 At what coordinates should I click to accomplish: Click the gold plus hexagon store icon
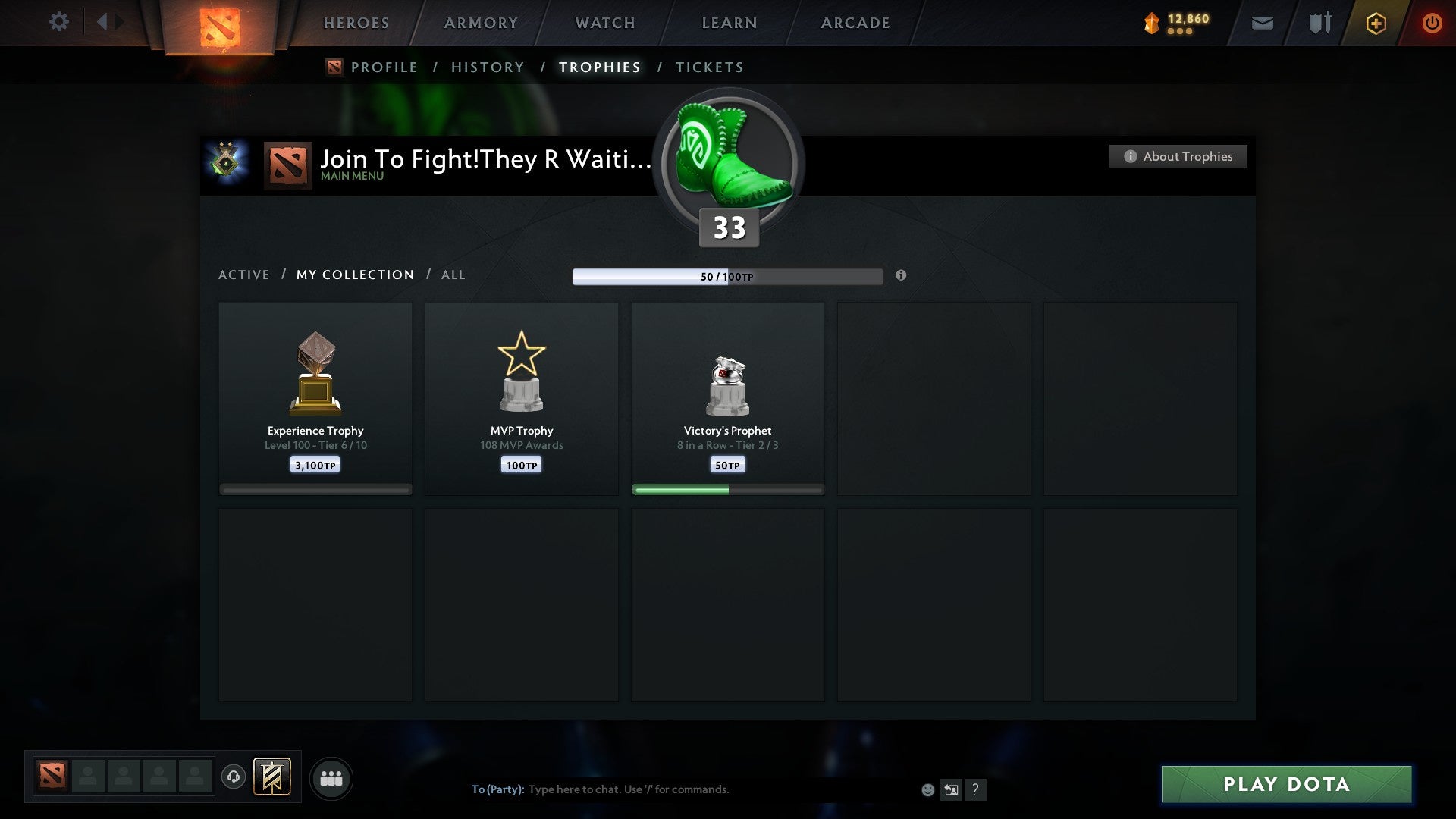tap(1376, 23)
